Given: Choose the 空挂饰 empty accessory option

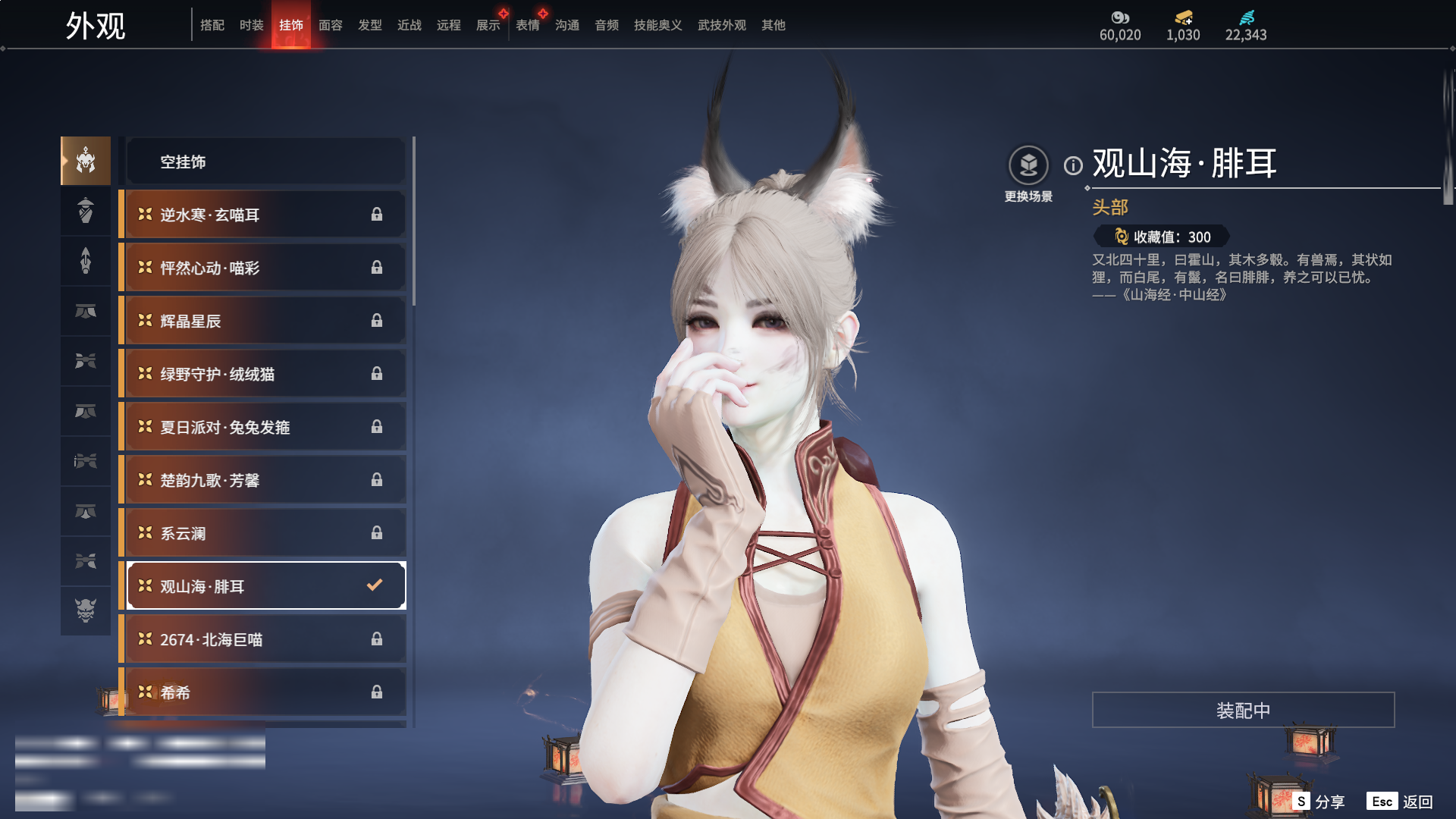Looking at the screenshot, I should pyautogui.click(x=265, y=162).
